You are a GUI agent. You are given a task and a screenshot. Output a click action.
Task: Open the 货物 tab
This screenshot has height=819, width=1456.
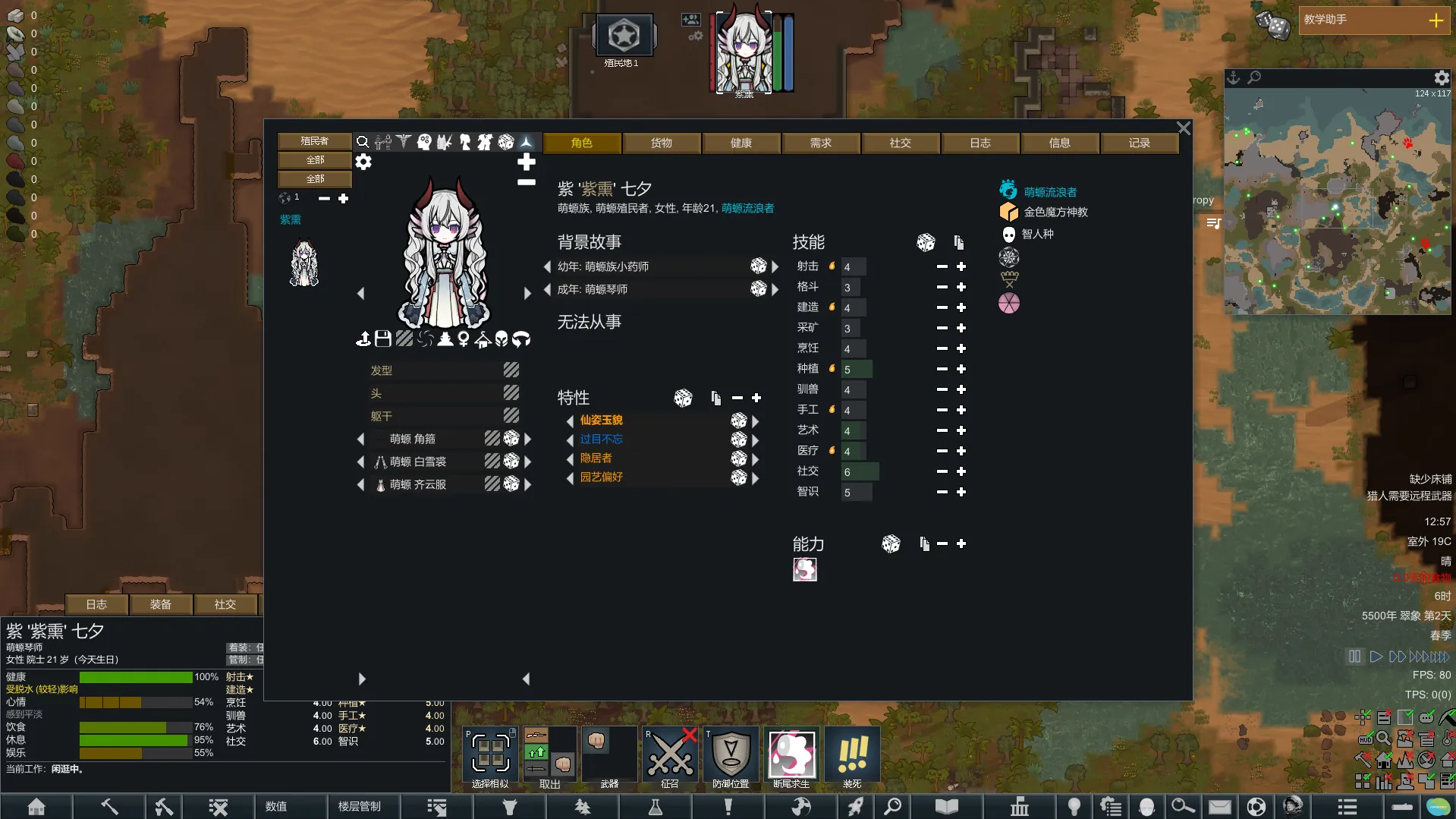click(661, 143)
